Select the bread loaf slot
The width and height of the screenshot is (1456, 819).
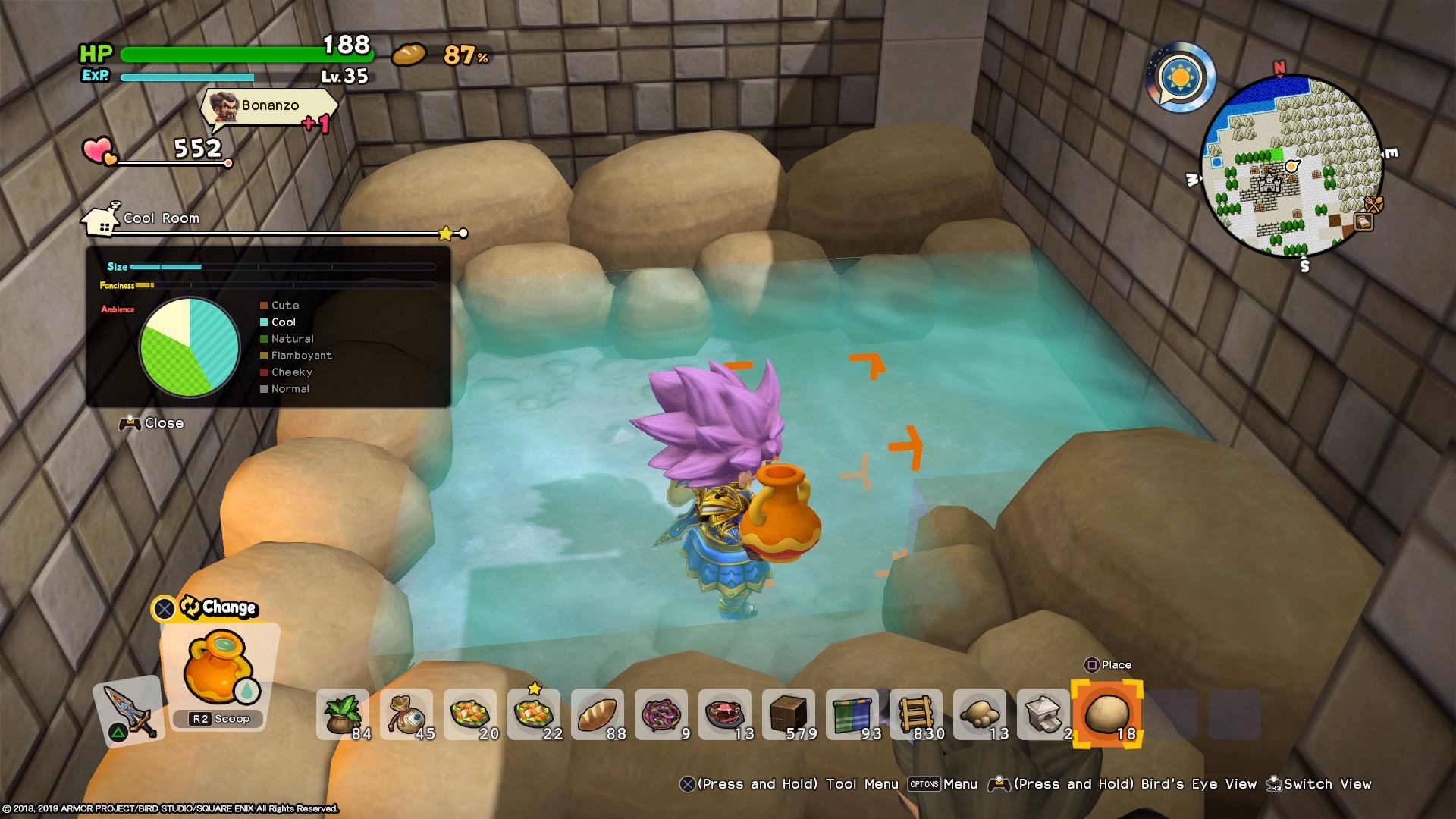598,714
